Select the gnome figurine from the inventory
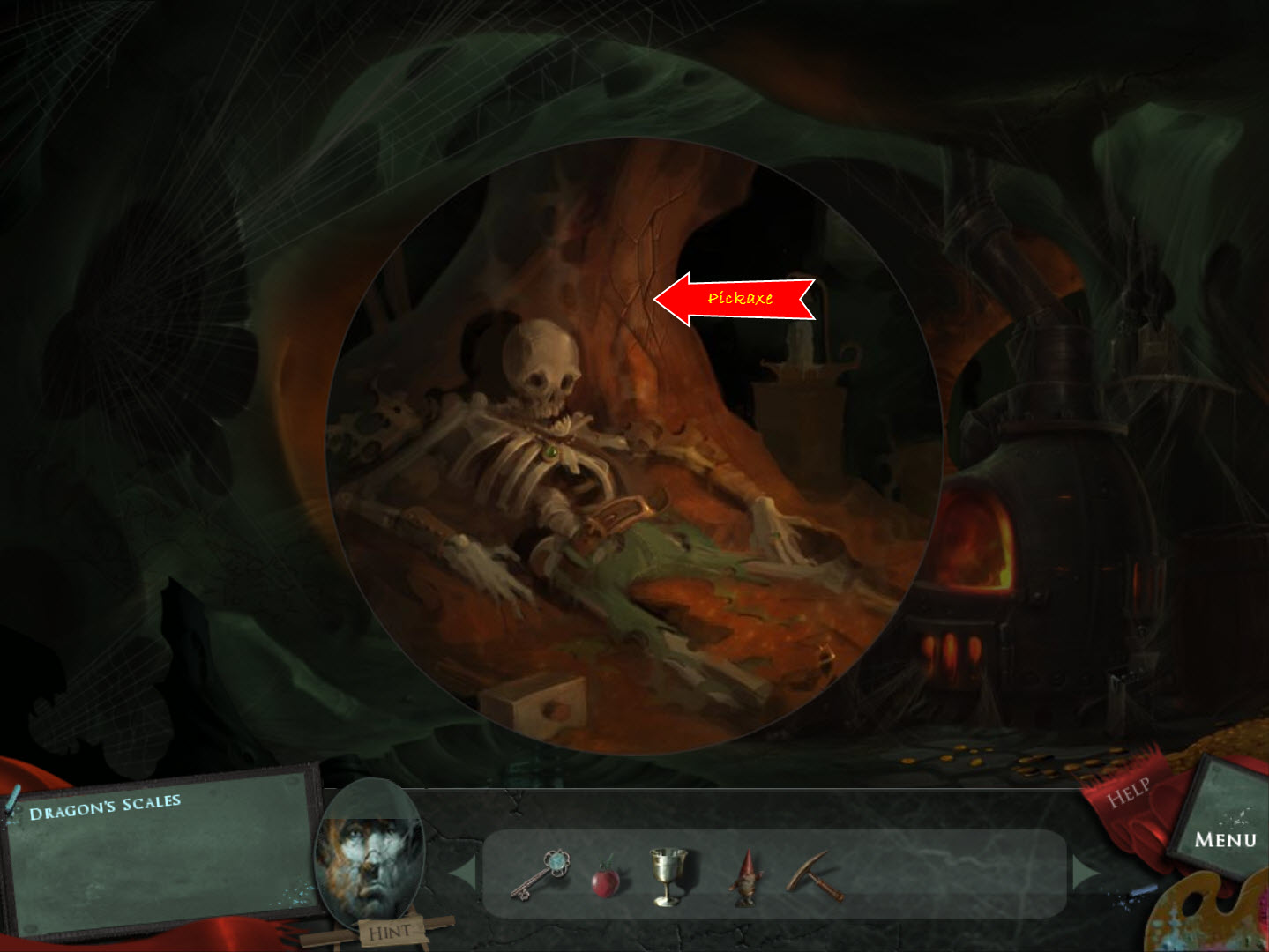This screenshot has width=1269, height=952. [x=745, y=880]
